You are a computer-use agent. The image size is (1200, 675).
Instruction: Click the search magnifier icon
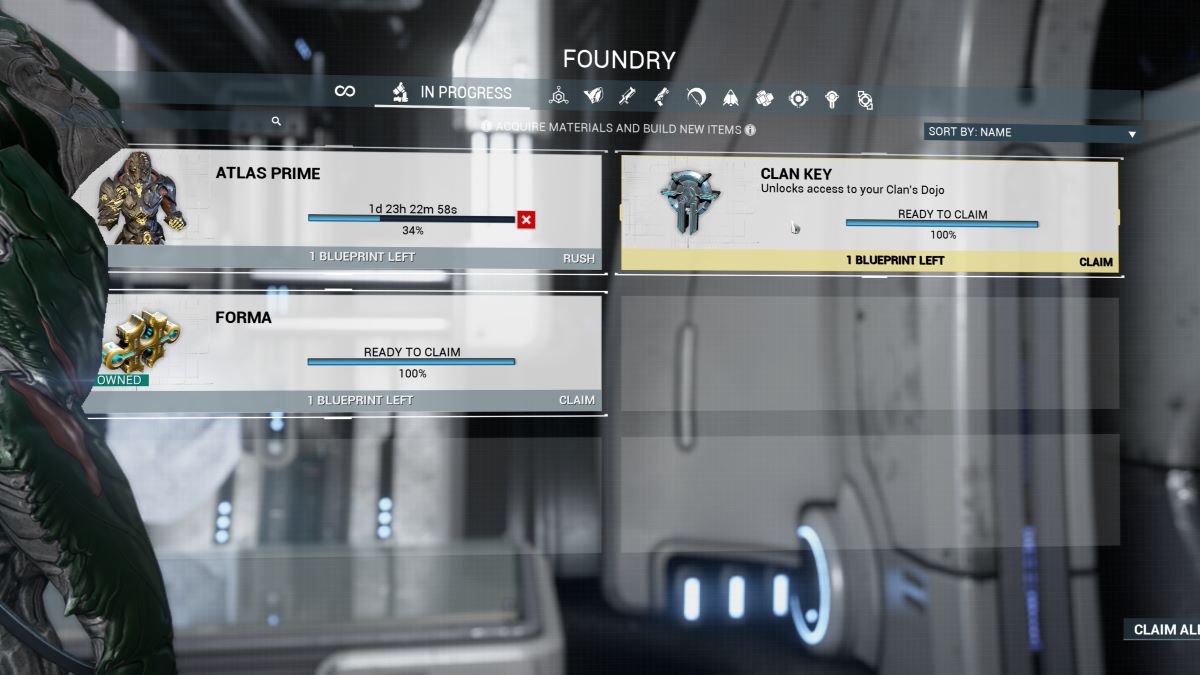click(x=276, y=121)
